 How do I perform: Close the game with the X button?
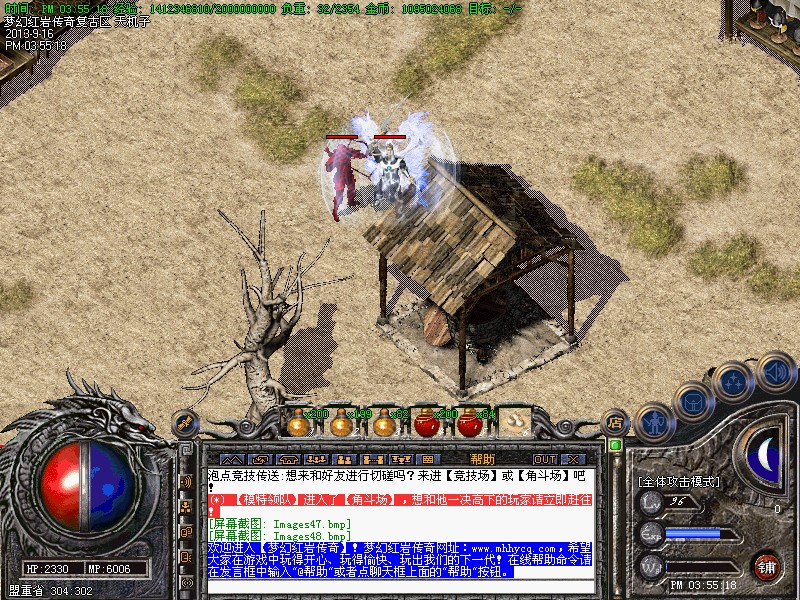coord(573,459)
